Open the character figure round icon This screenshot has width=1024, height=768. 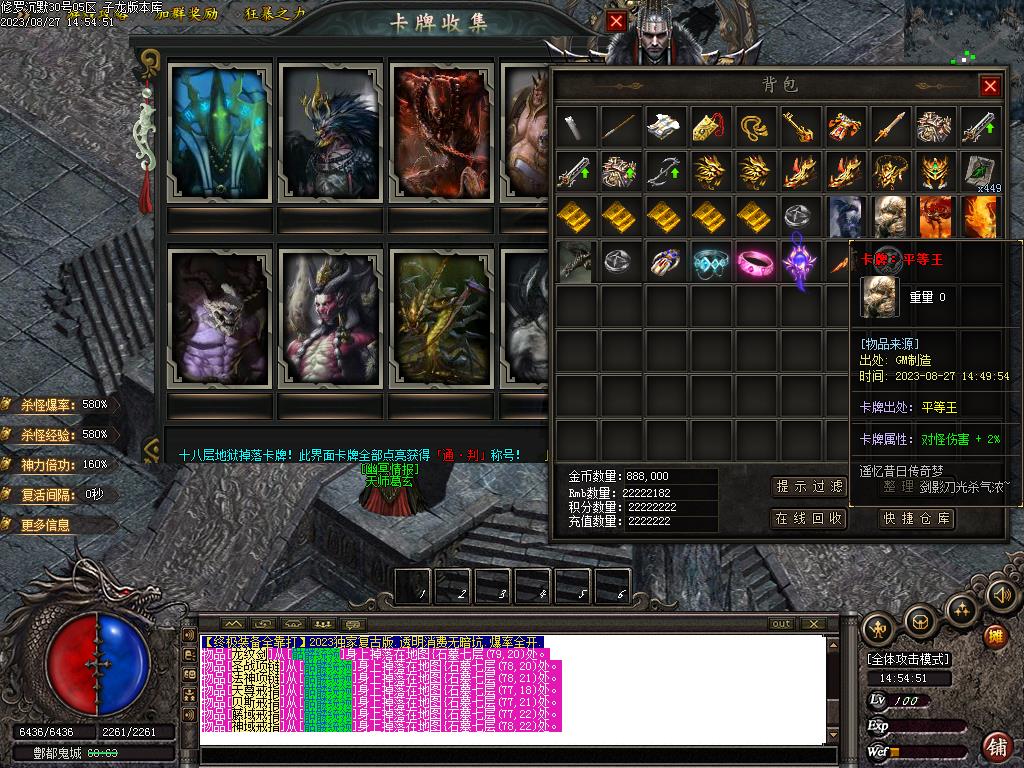879,628
